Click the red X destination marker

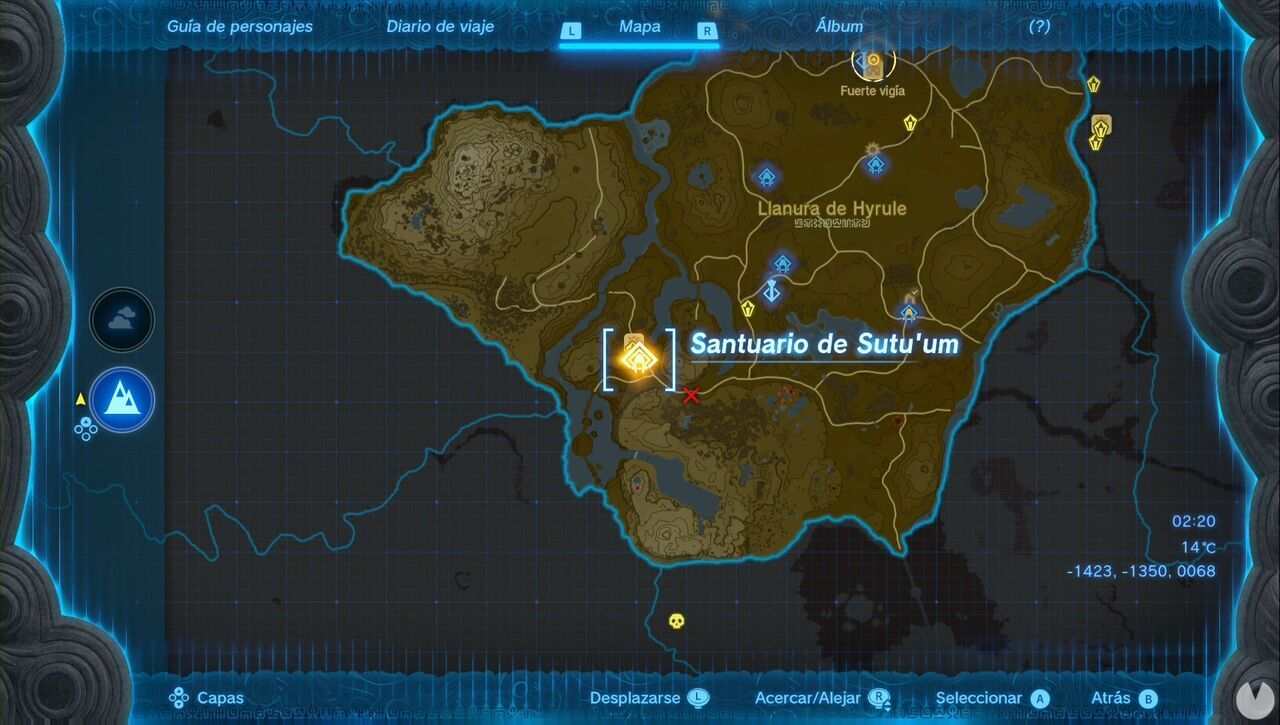click(x=690, y=395)
